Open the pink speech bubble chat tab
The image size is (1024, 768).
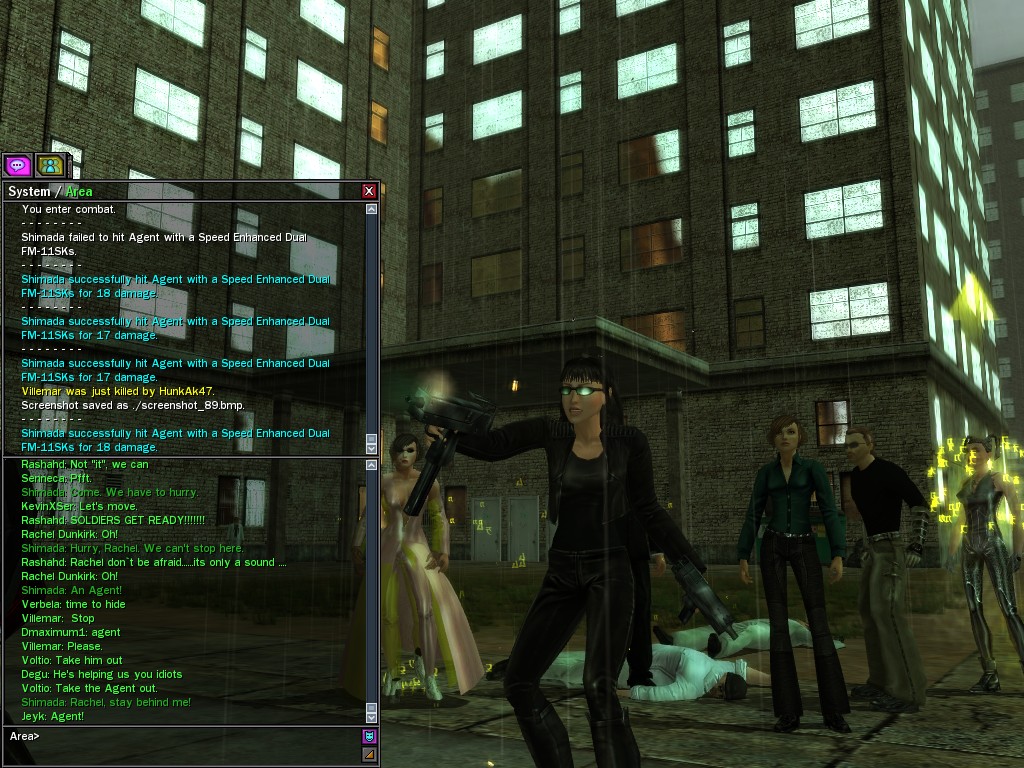click(17, 165)
